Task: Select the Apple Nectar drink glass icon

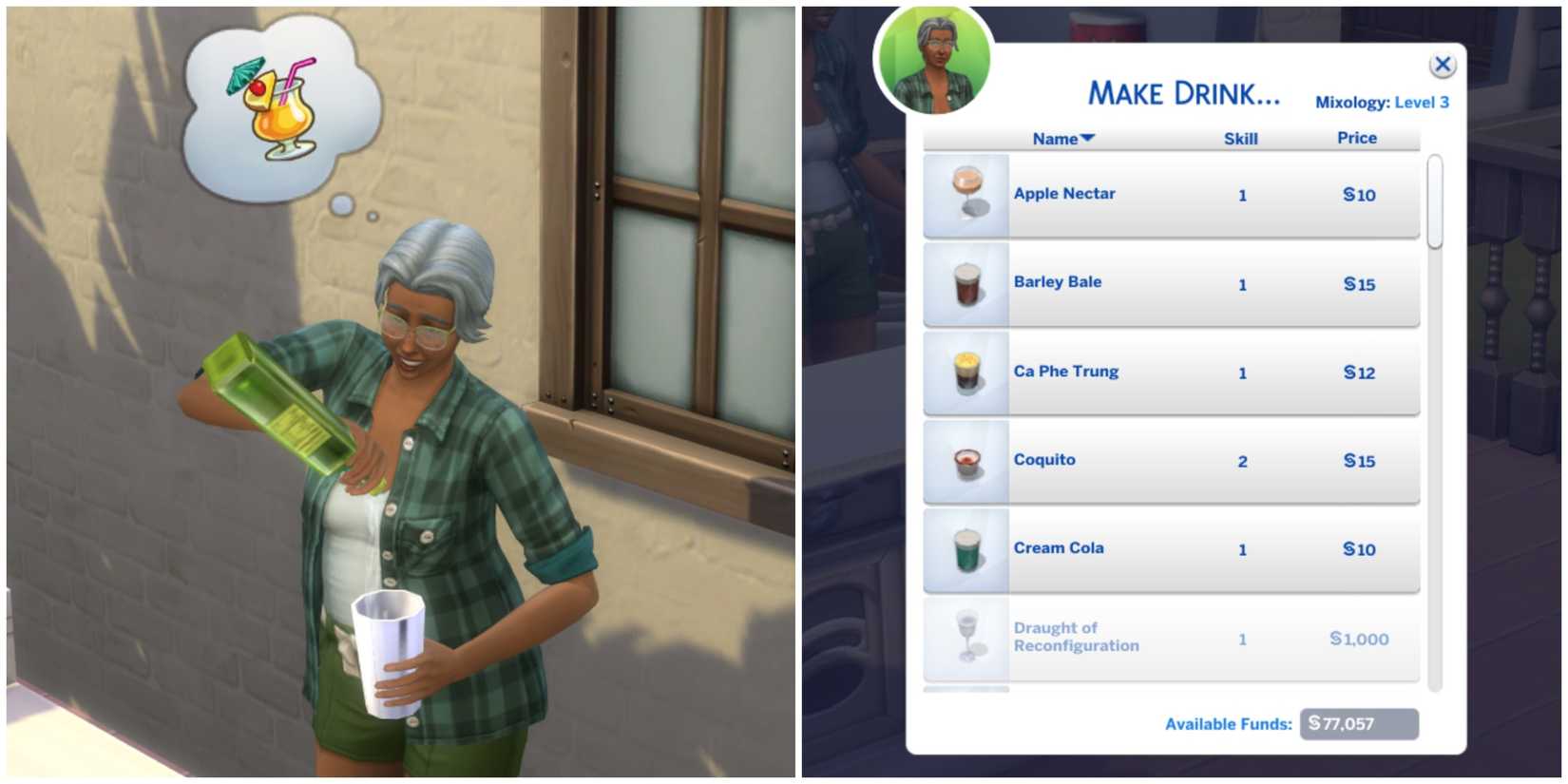Action: tap(964, 194)
